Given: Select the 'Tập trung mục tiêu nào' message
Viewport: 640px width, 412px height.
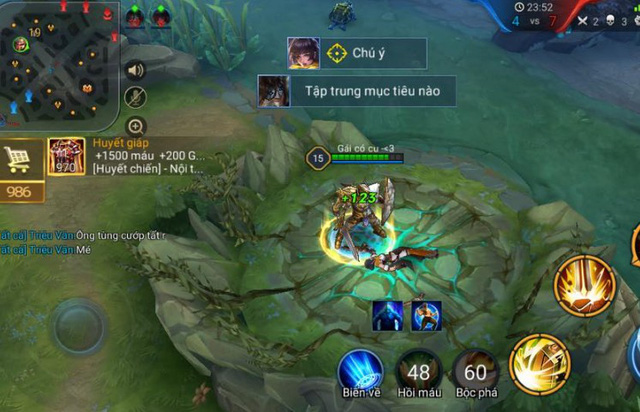Looking at the screenshot, I should [357, 91].
